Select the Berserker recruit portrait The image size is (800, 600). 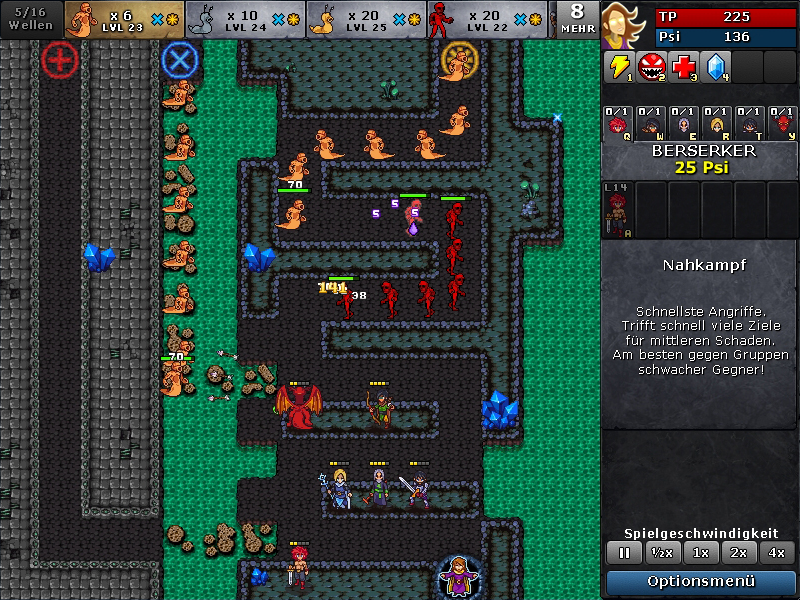(618, 123)
